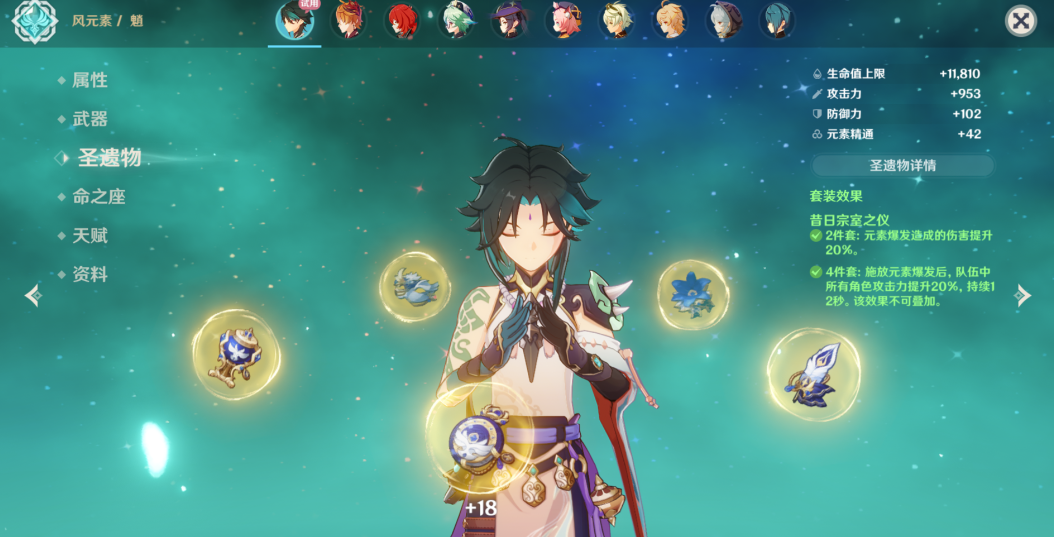Choose the pink-haired Diona portrait
The width and height of the screenshot is (1054, 537).
click(x=563, y=21)
